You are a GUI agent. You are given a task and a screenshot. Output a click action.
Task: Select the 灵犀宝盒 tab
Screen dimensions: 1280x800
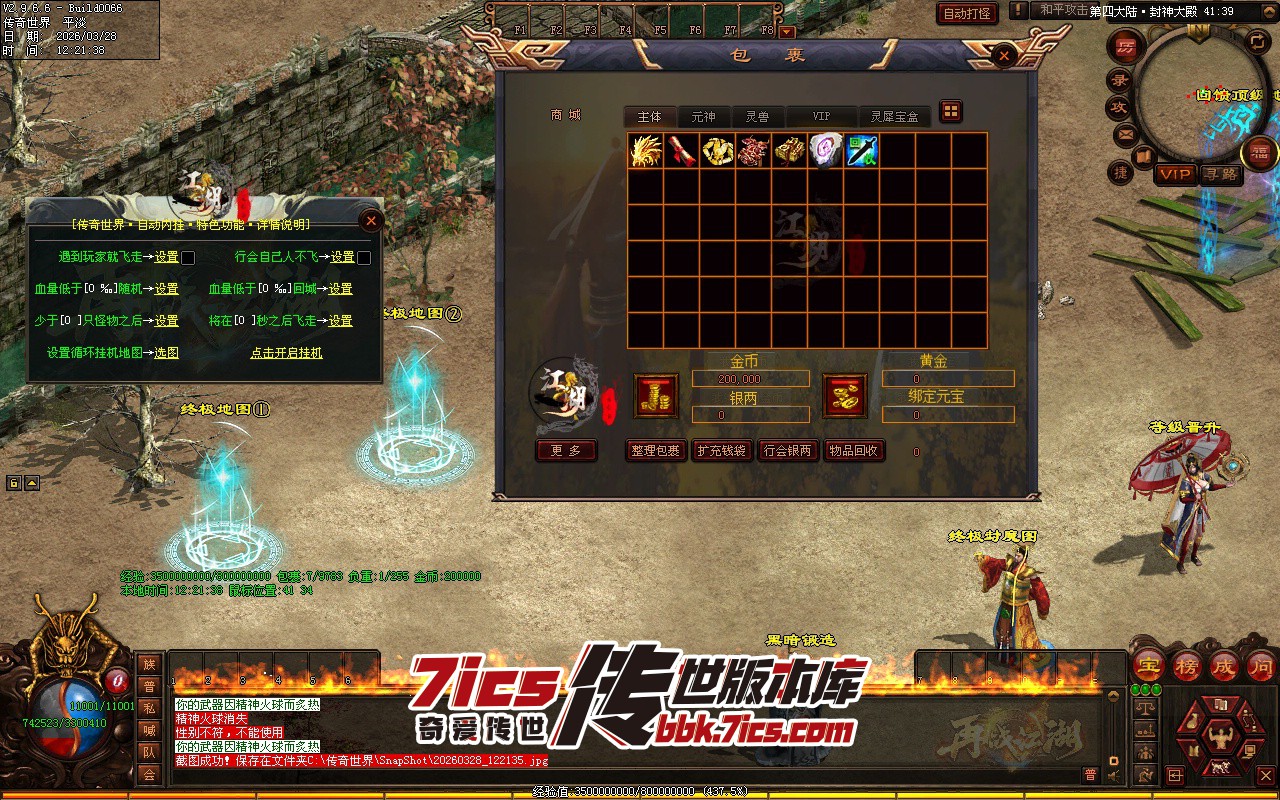893,117
